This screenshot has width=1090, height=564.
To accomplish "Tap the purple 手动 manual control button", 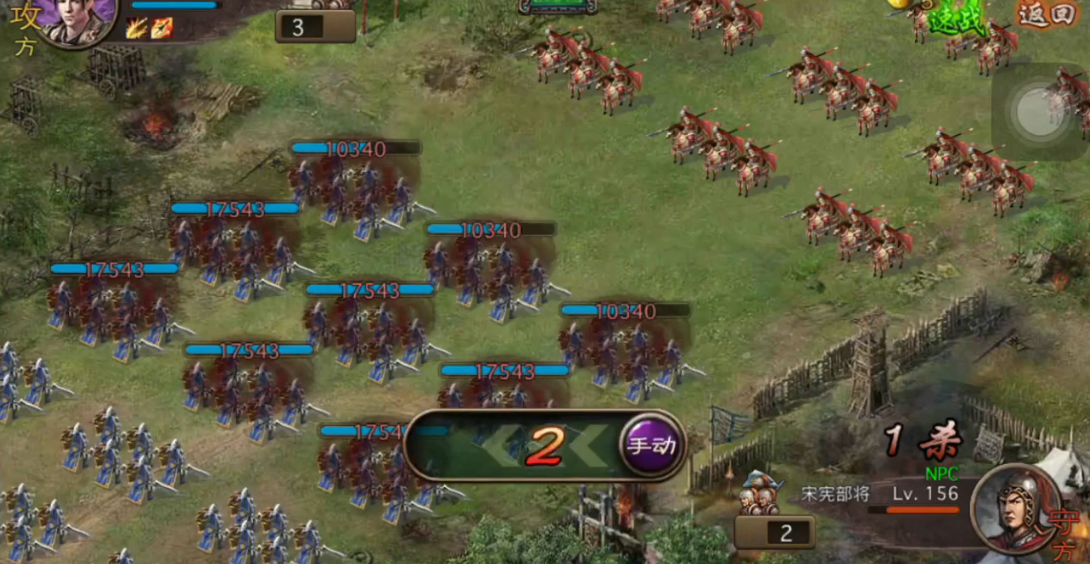I will (652, 446).
